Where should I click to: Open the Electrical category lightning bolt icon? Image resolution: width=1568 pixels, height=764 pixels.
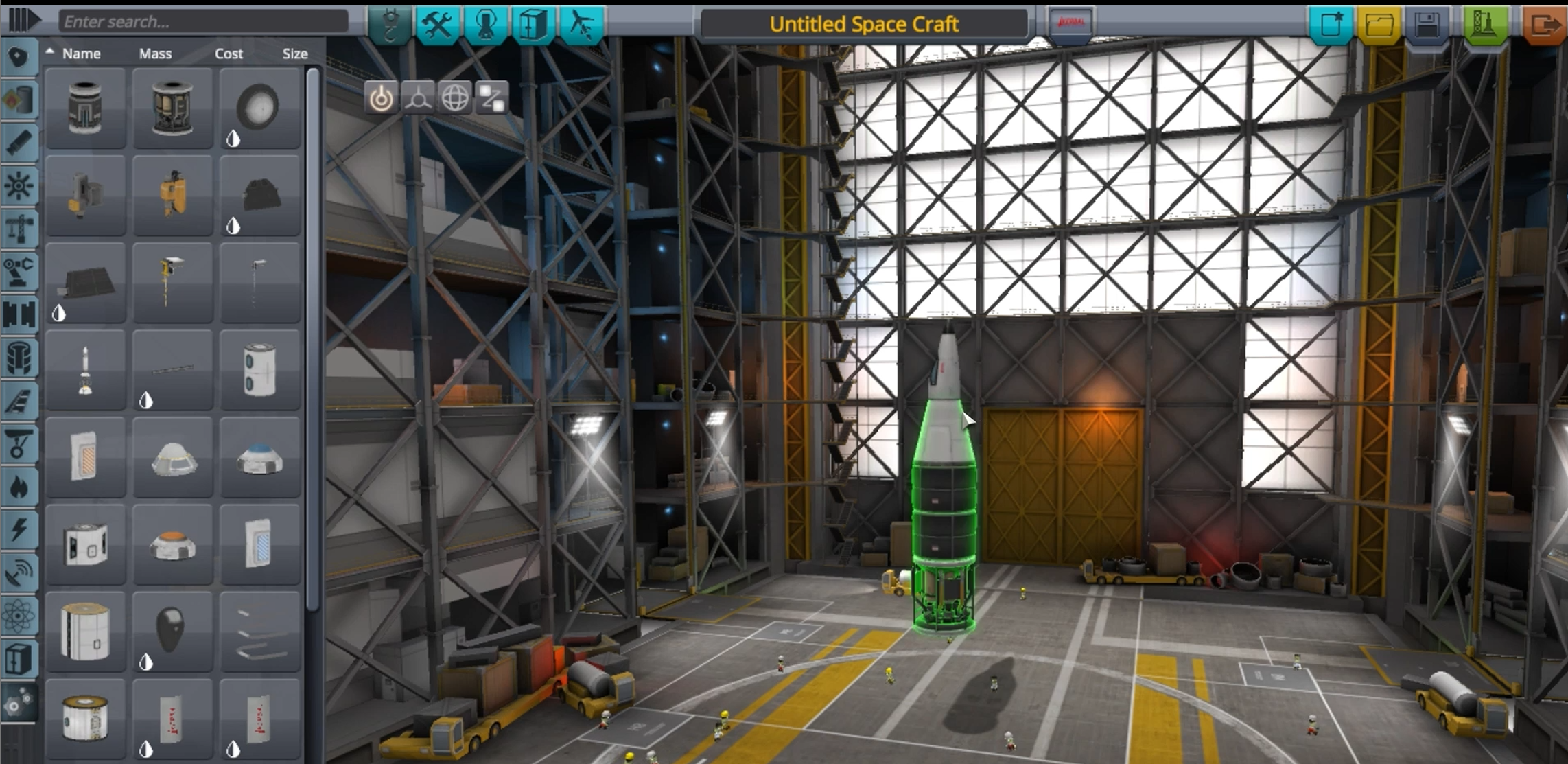(x=19, y=529)
